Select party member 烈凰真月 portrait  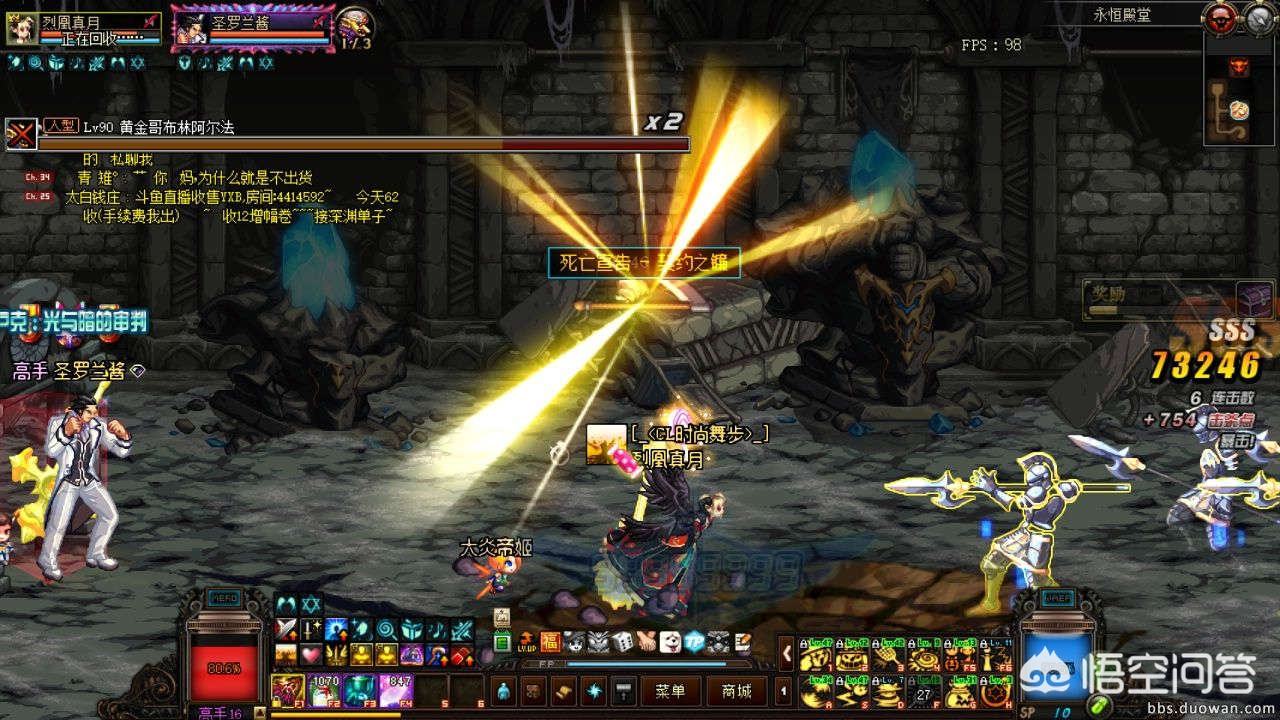coord(19,30)
